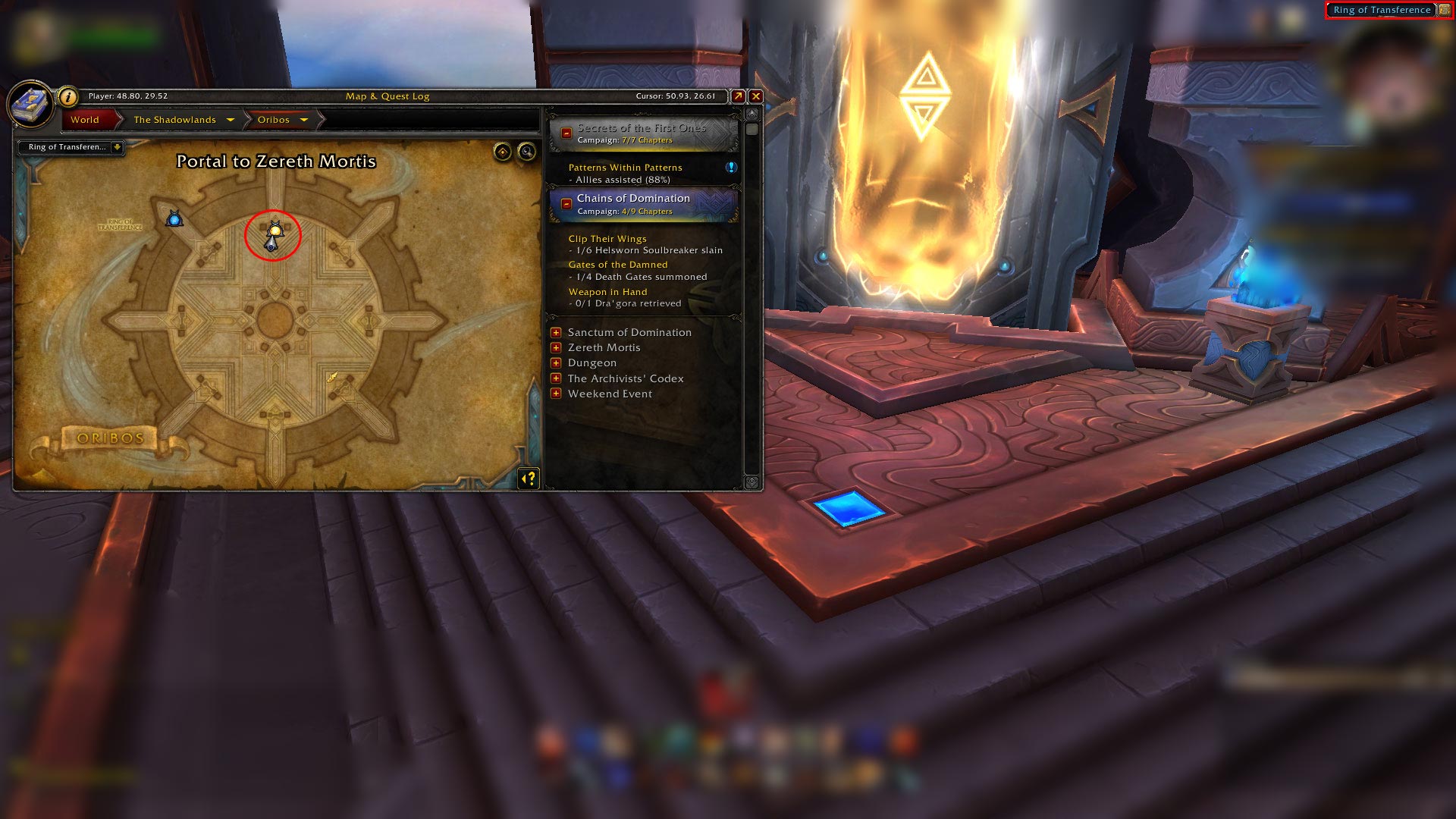
Task: Click the blue portal icon on the Oribos map
Action: click(174, 219)
